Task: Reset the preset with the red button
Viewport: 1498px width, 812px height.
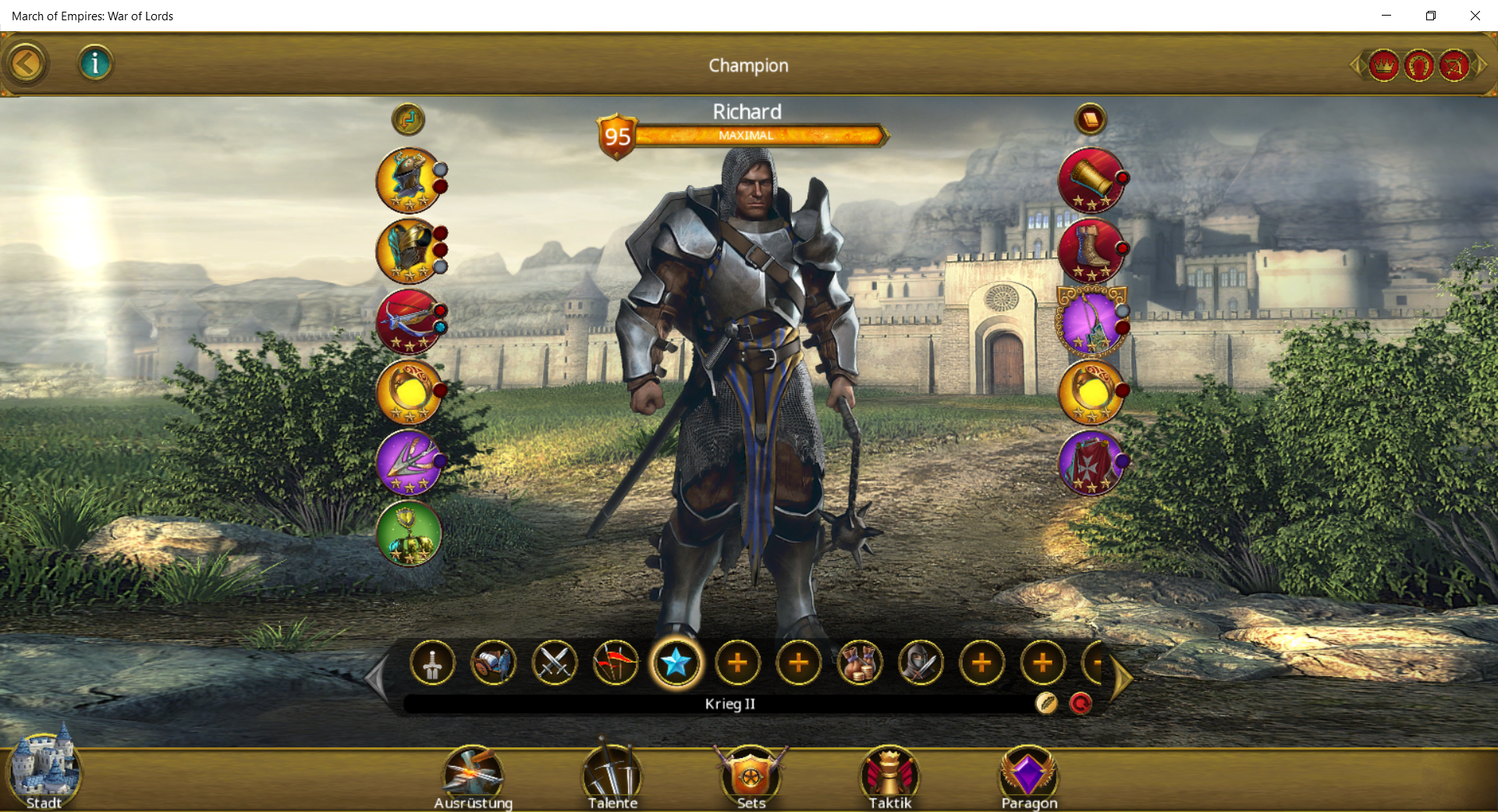Action: coord(1081,704)
